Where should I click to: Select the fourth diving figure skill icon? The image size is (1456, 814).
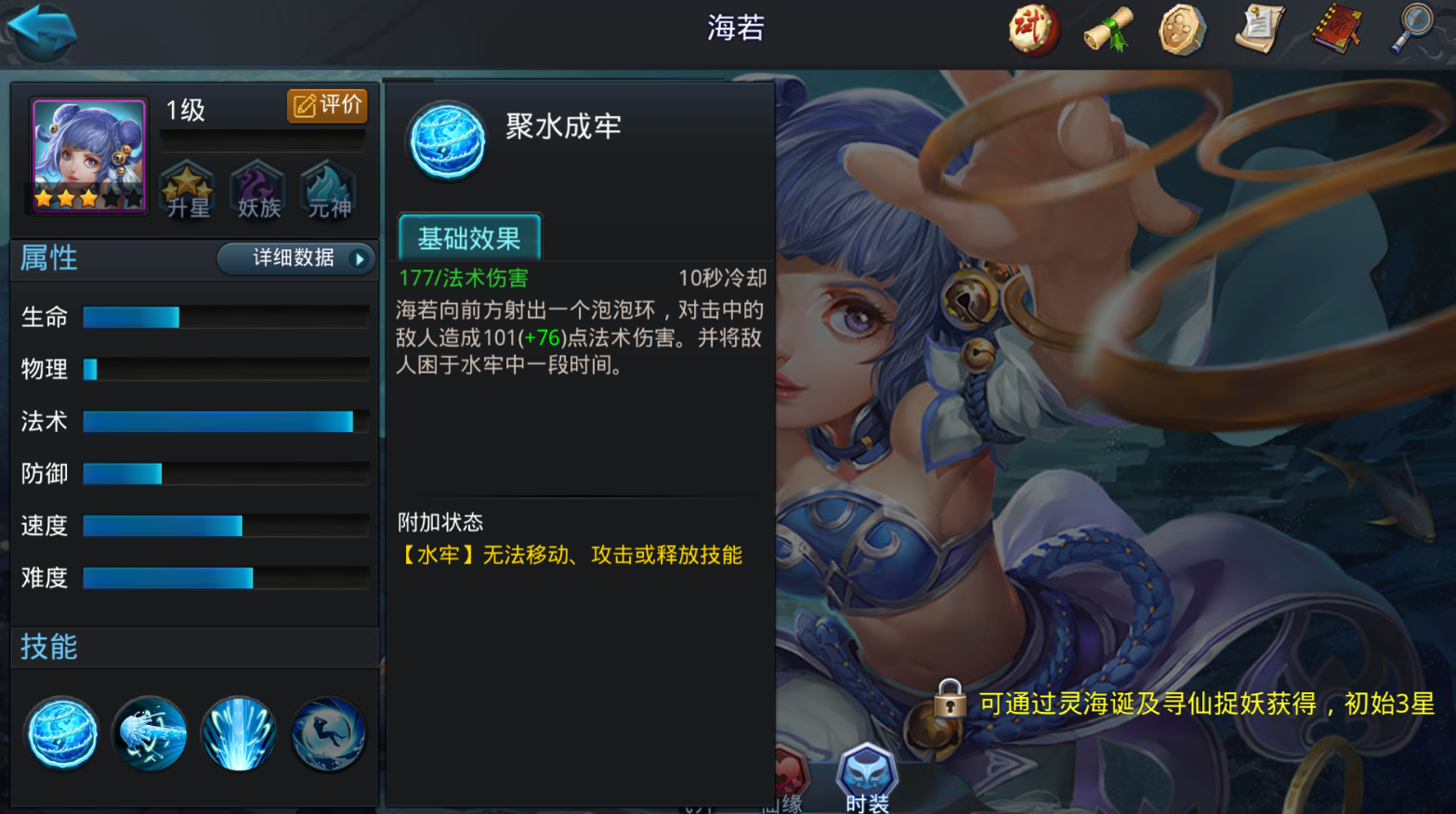[327, 733]
